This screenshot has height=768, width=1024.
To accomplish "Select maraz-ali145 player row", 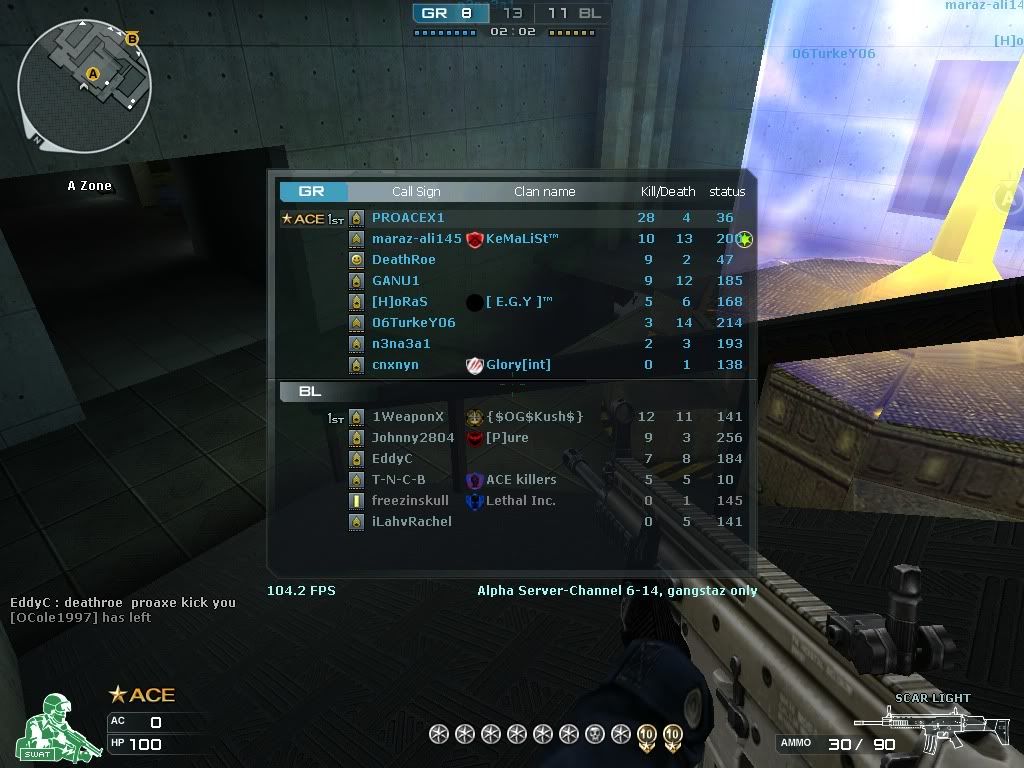I will click(416, 239).
